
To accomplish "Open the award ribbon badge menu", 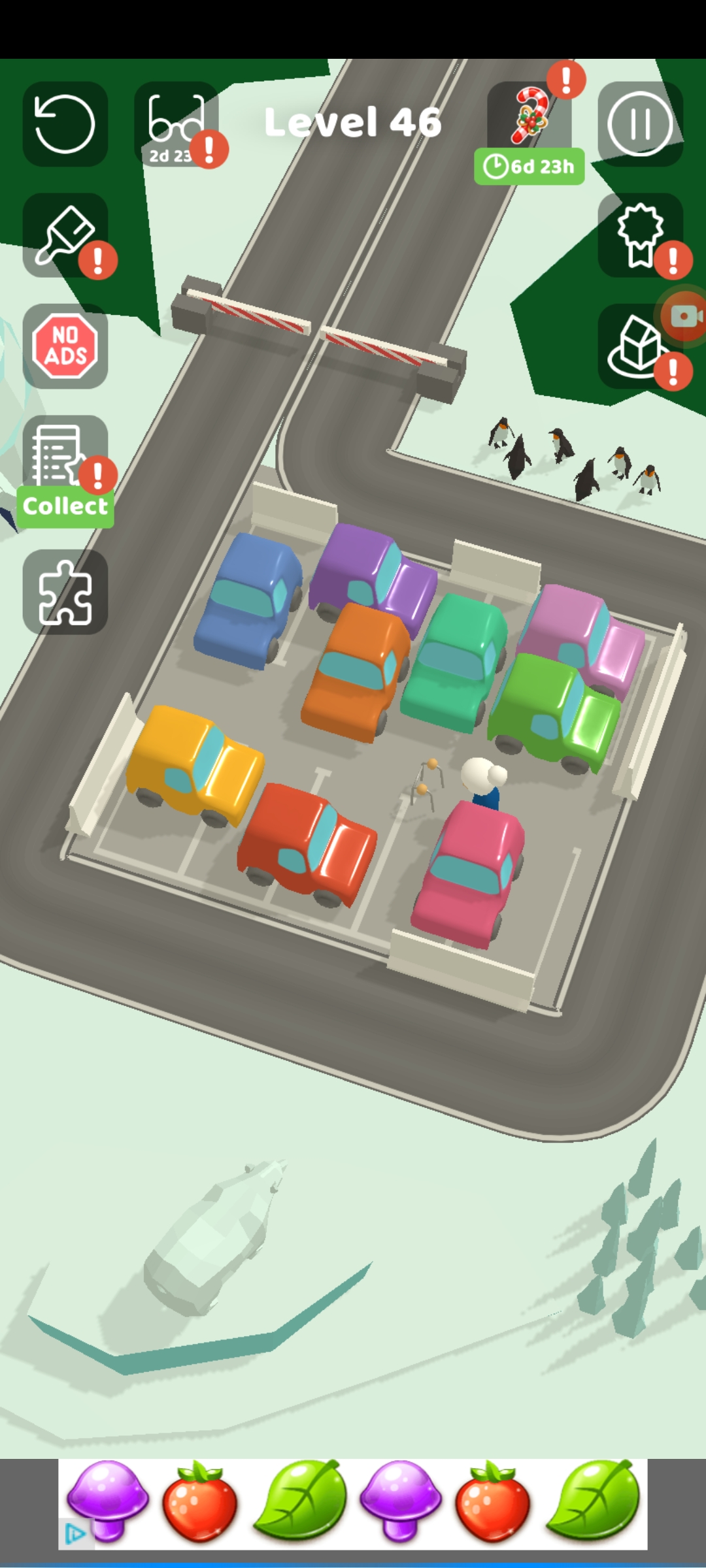I will (640, 235).
